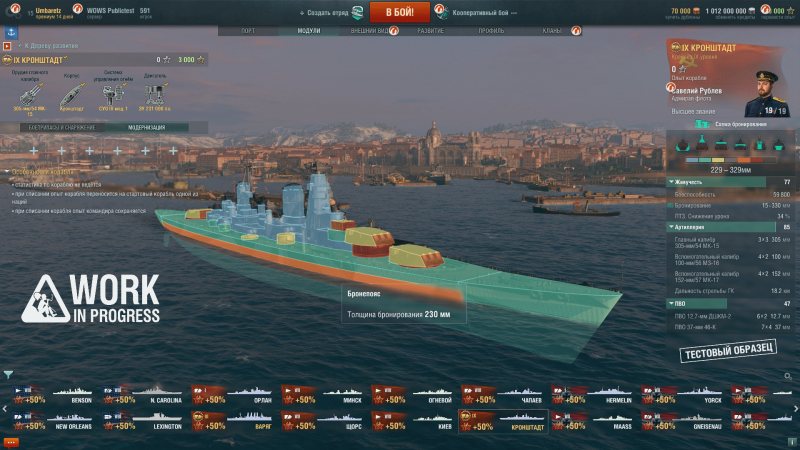
Task: Open the ship carousel filter funnel
Action: coord(9,375)
